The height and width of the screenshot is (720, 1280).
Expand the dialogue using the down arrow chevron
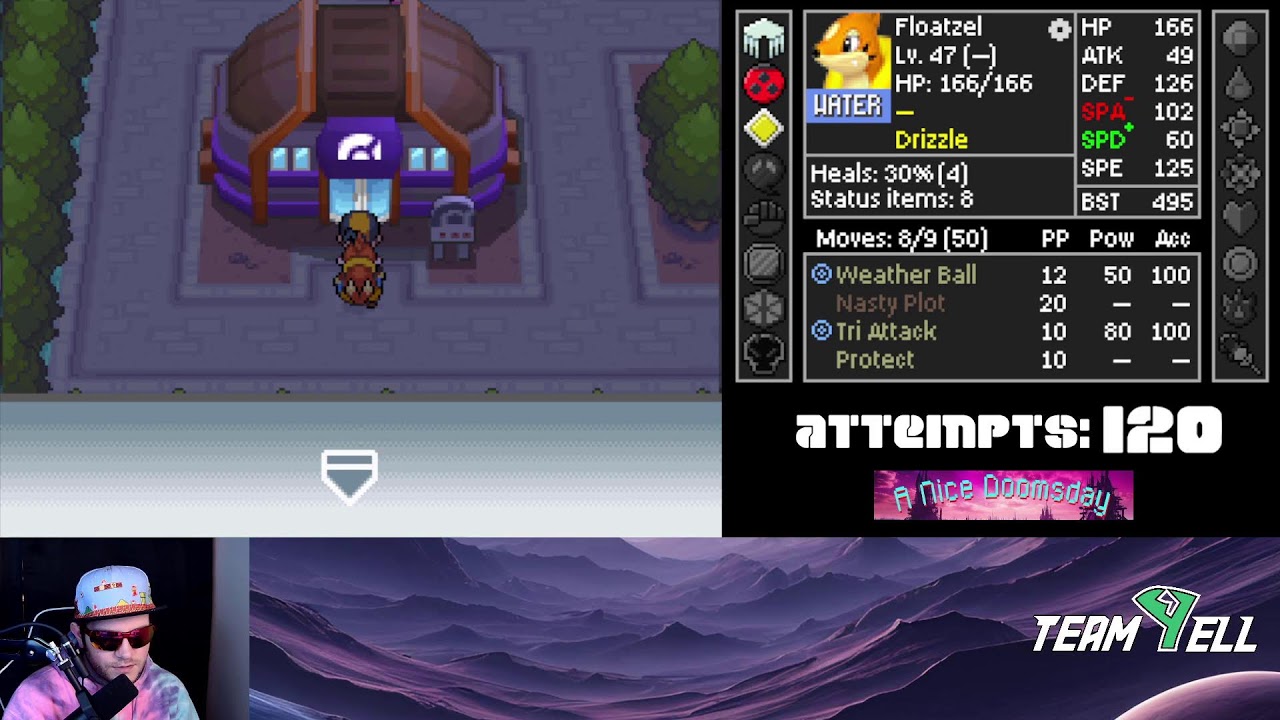349,471
